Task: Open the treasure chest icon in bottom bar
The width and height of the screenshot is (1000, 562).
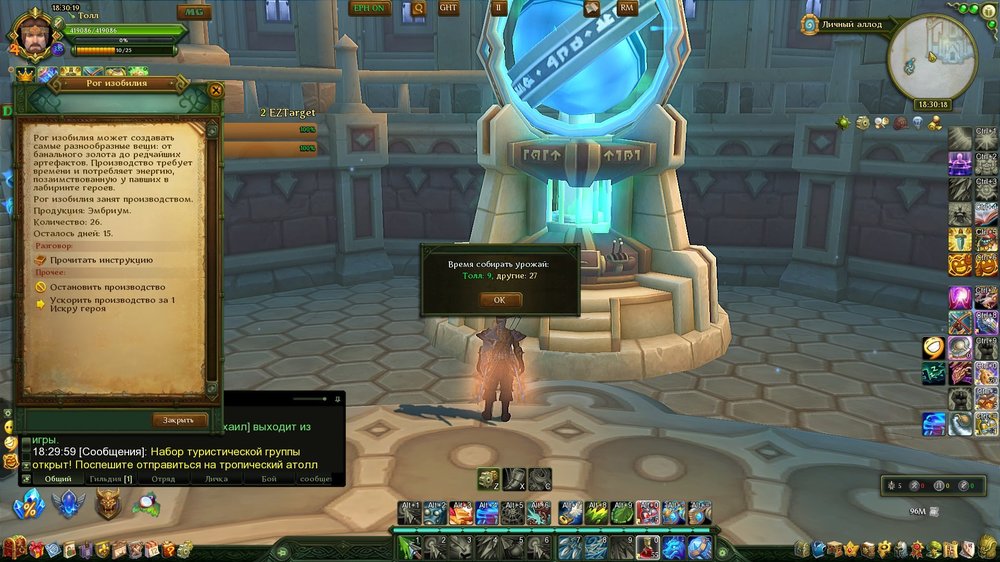Action: (x=12, y=548)
